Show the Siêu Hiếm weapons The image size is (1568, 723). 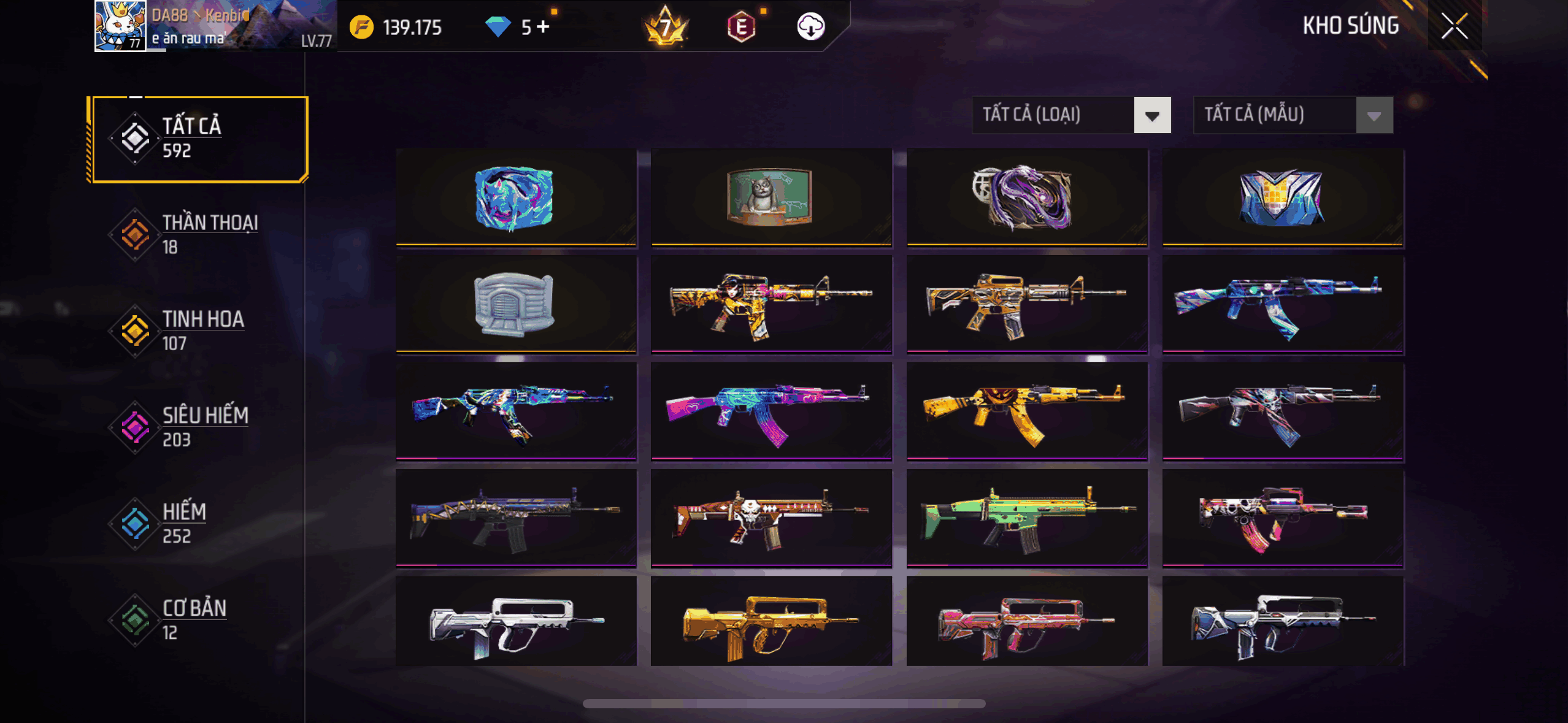(x=198, y=427)
